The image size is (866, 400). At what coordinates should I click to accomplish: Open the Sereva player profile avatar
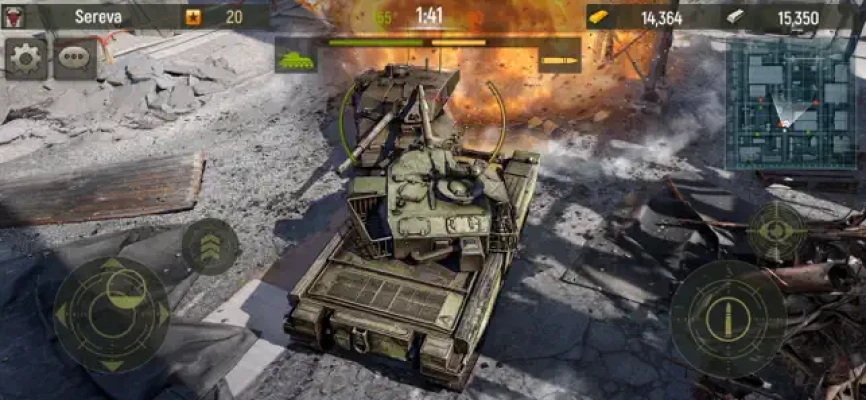[17, 16]
